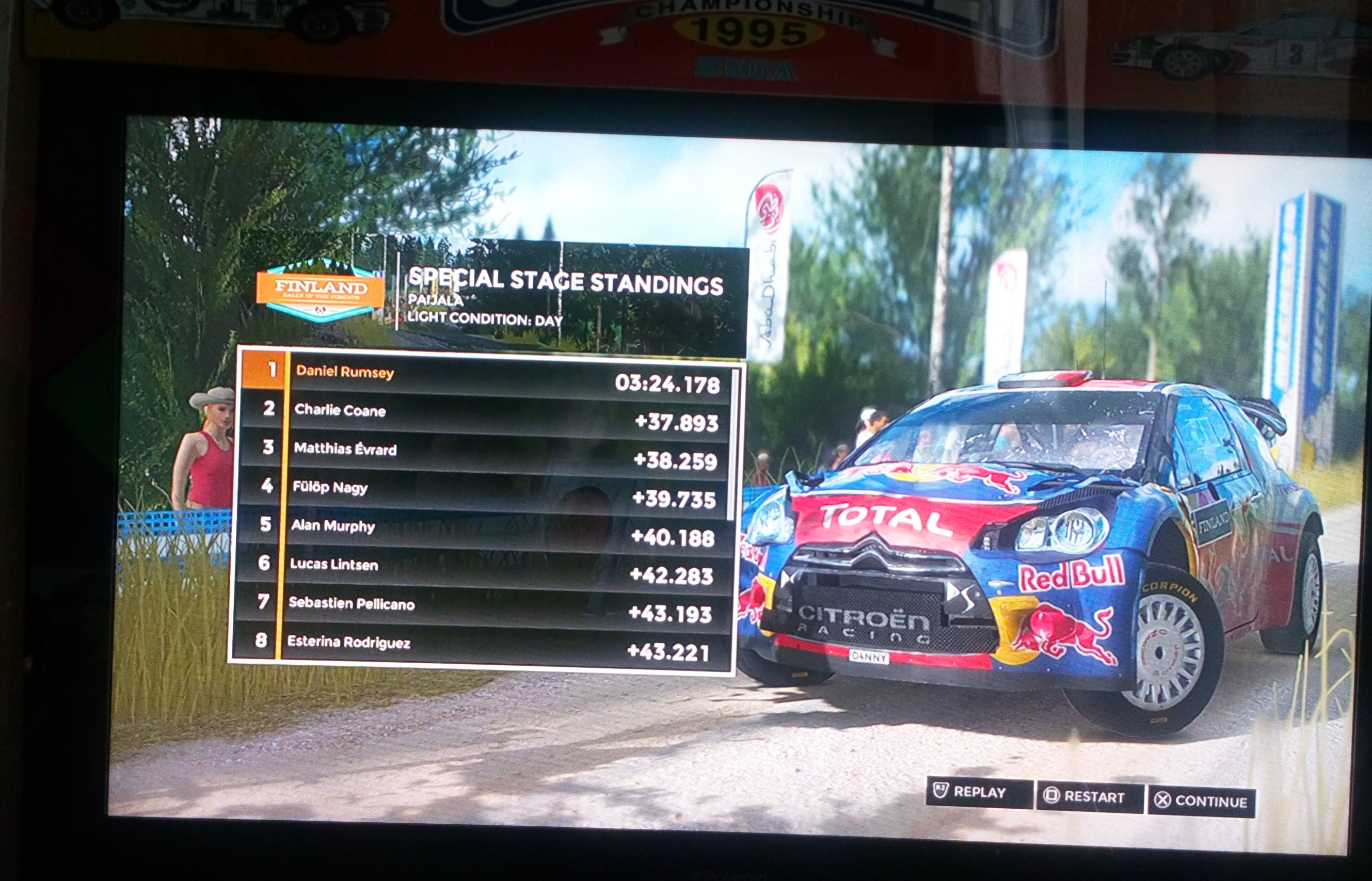The height and width of the screenshot is (881, 1372).
Task: Select the Lucas Lintsen entry
Action: [x=481, y=569]
